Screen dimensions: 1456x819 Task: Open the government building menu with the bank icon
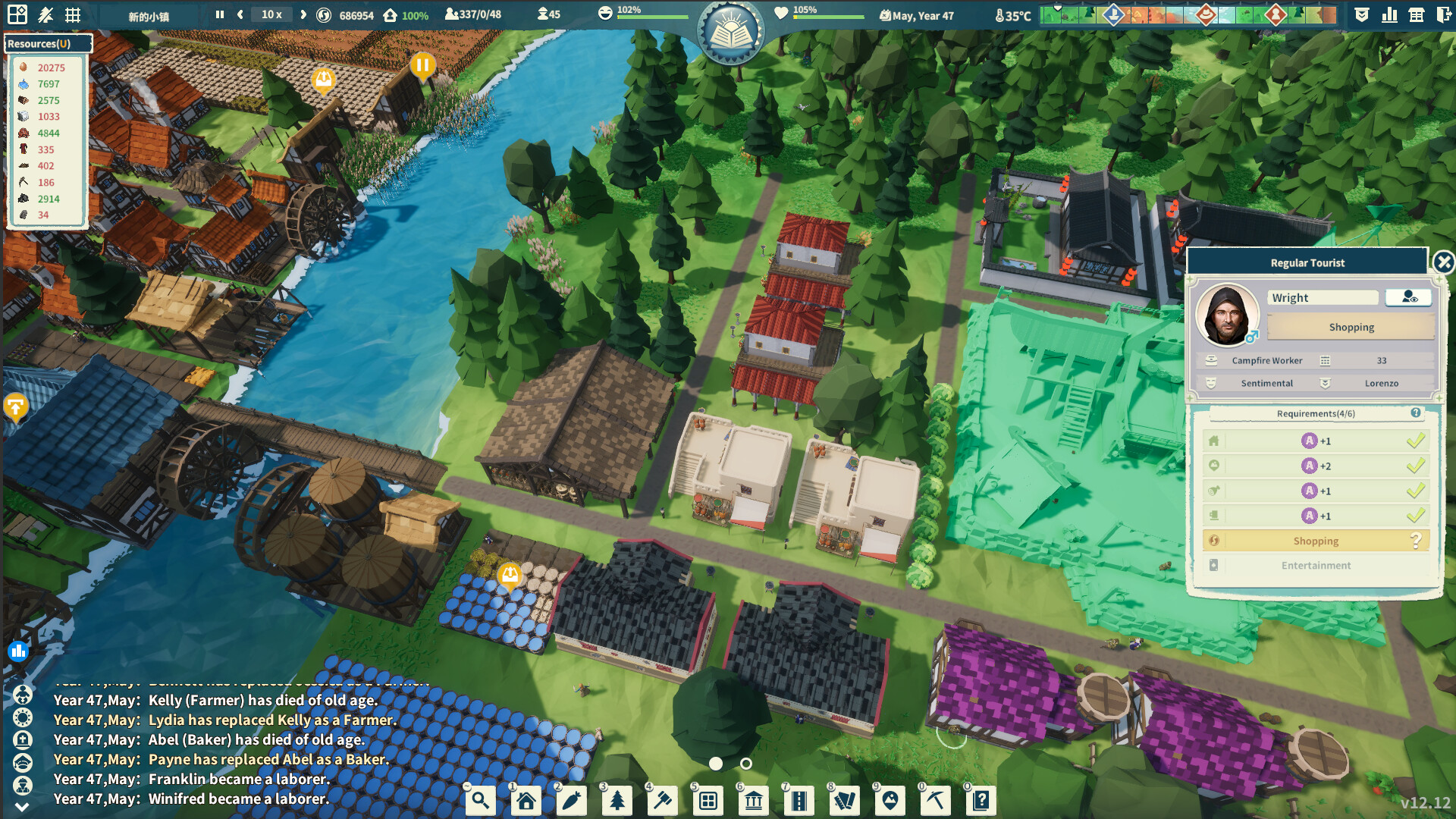[x=753, y=800]
